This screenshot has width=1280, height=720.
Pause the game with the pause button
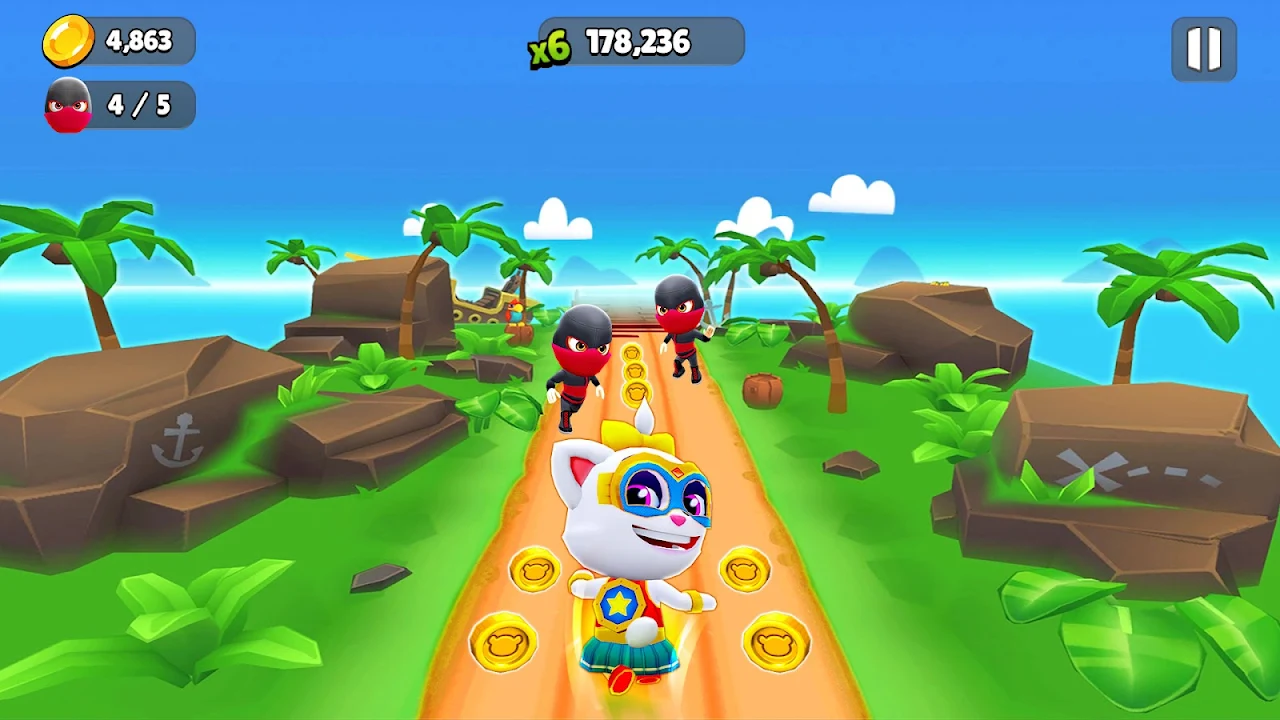[x=1204, y=48]
